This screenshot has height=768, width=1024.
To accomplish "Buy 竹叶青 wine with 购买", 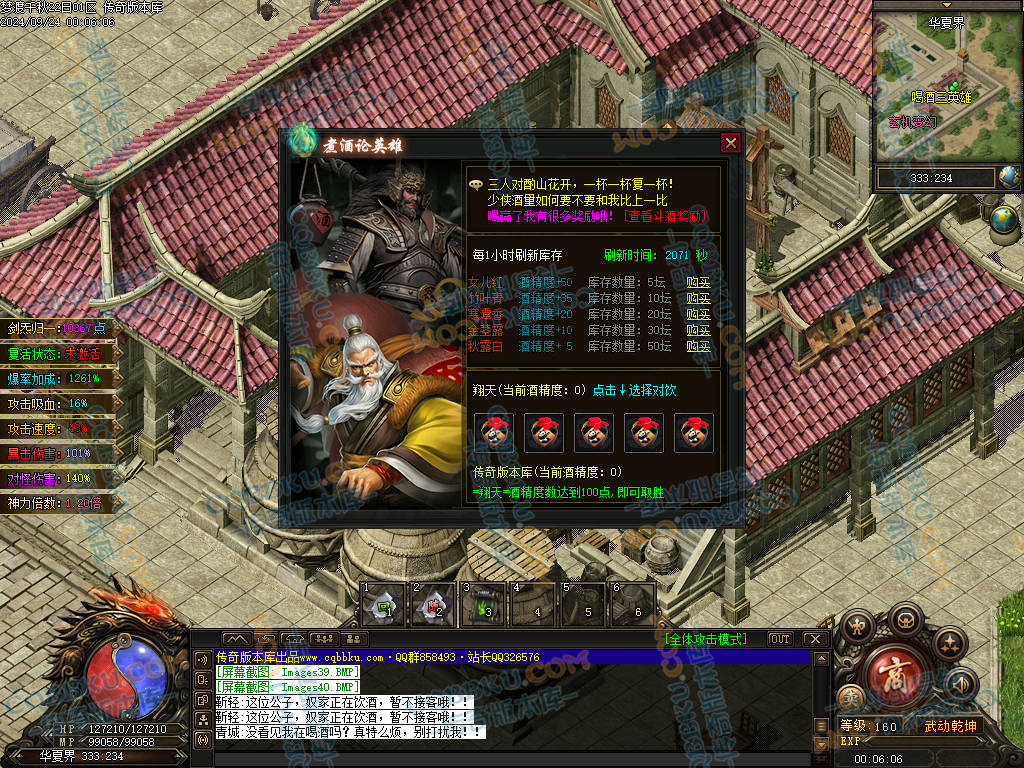I will click(698, 299).
